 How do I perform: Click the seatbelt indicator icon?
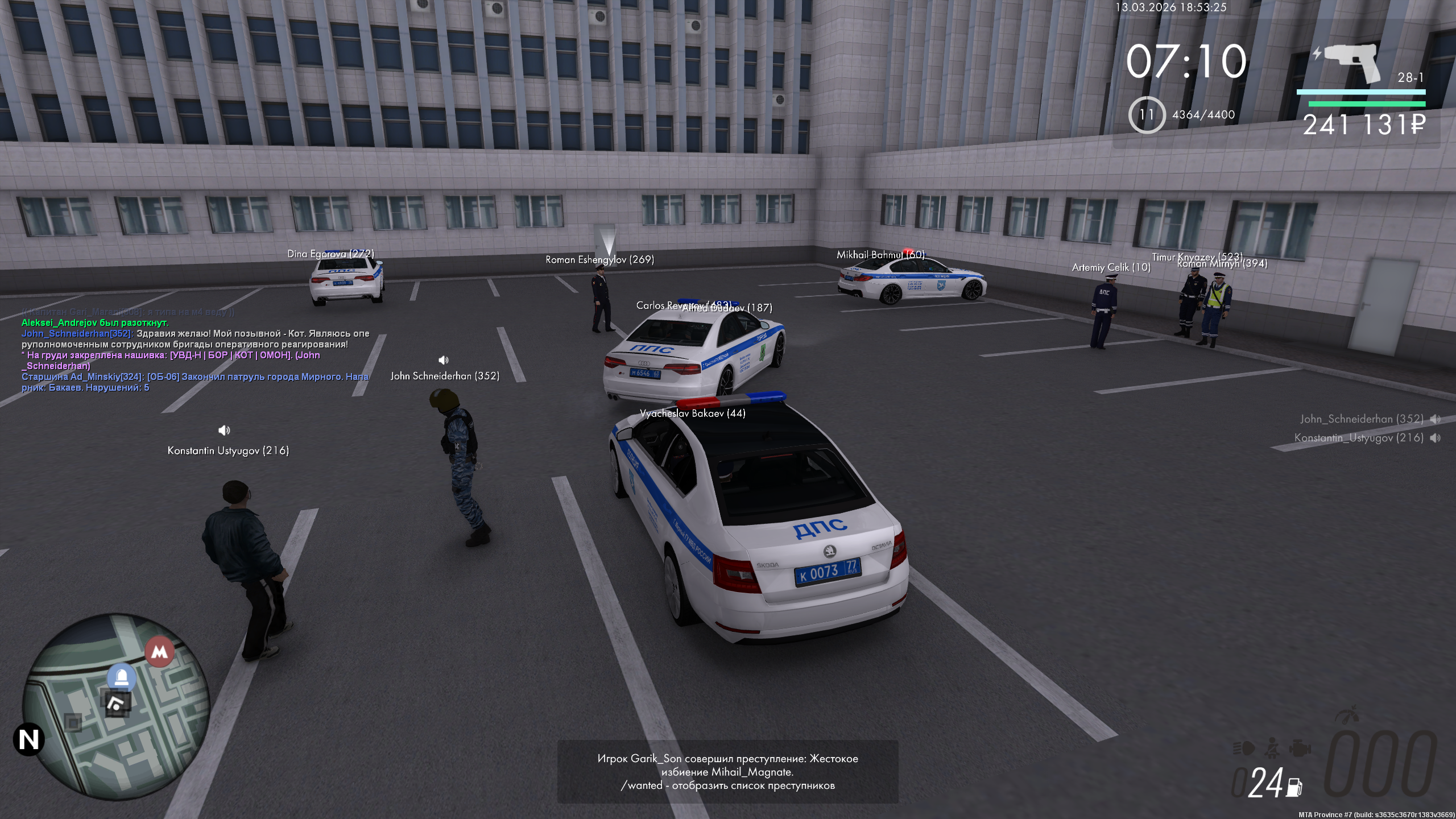coord(1272,747)
